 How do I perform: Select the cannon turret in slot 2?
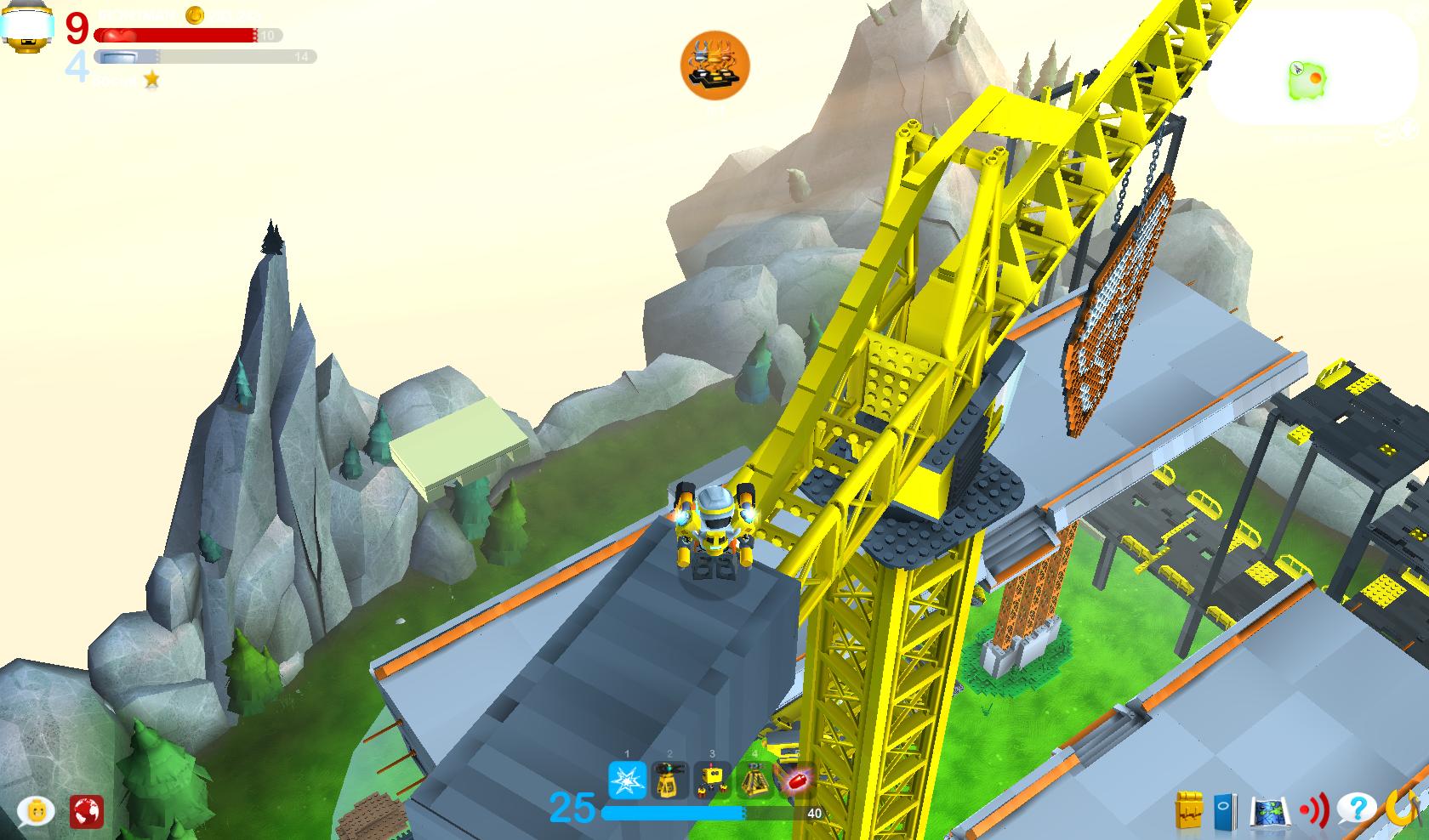[x=669, y=780]
